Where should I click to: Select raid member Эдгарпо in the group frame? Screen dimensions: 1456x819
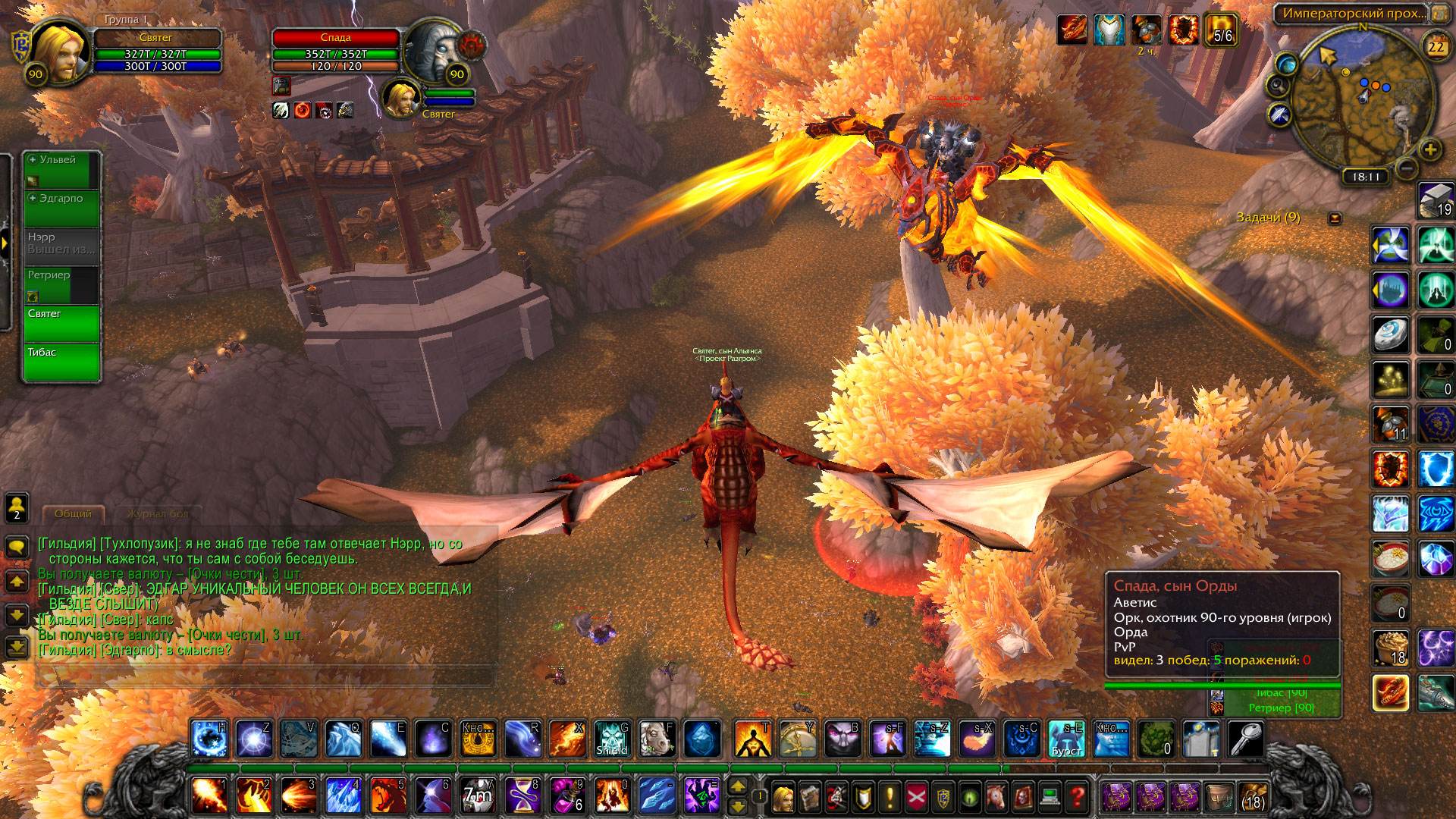coord(61,208)
